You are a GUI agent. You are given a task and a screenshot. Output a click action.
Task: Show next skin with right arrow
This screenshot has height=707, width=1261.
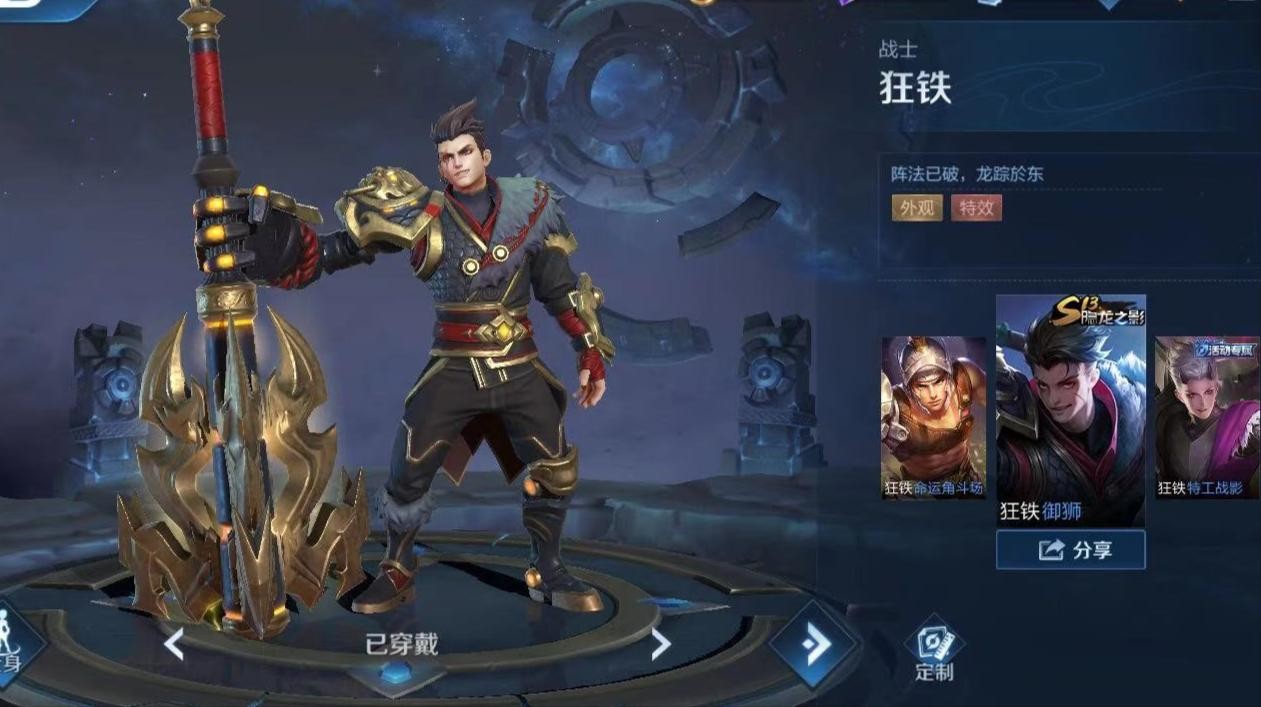point(660,645)
